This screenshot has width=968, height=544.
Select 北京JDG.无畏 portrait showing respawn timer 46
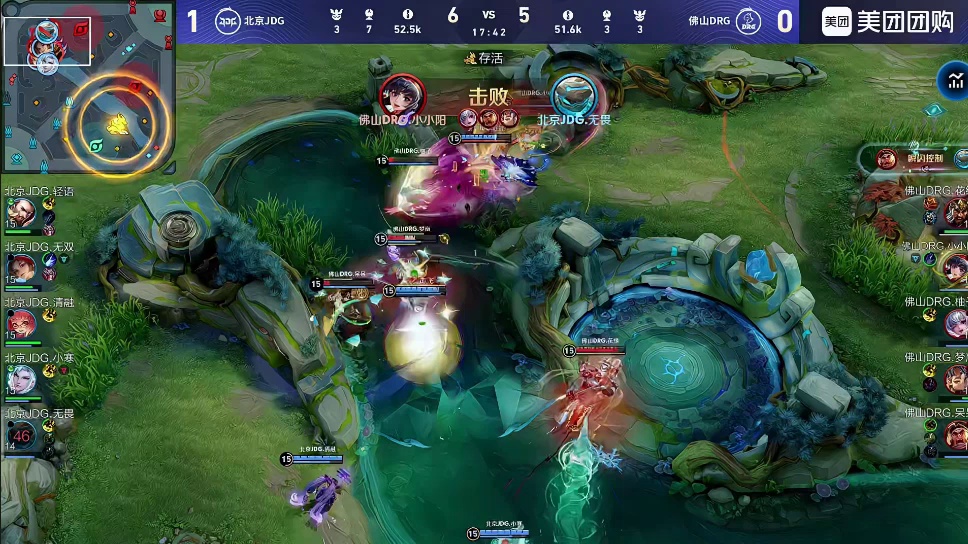point(21,434)
